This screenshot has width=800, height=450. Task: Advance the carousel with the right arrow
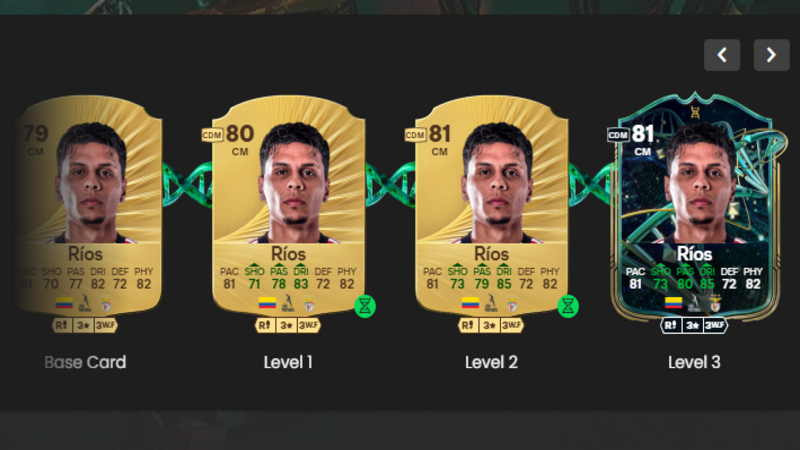tap(771, 55)
